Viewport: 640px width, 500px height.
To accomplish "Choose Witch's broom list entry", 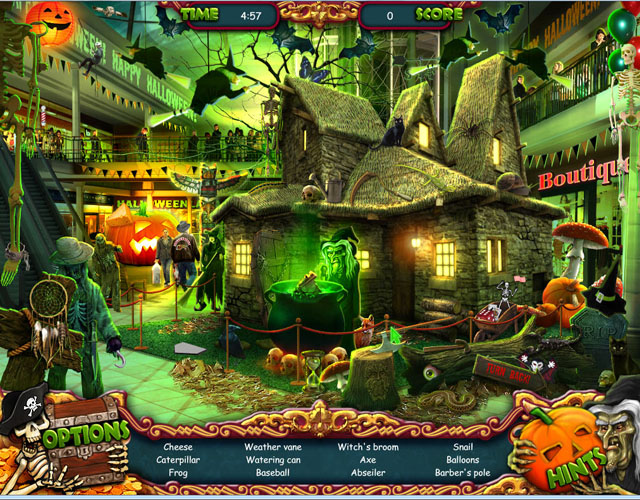I will click(x=368, y=447).
